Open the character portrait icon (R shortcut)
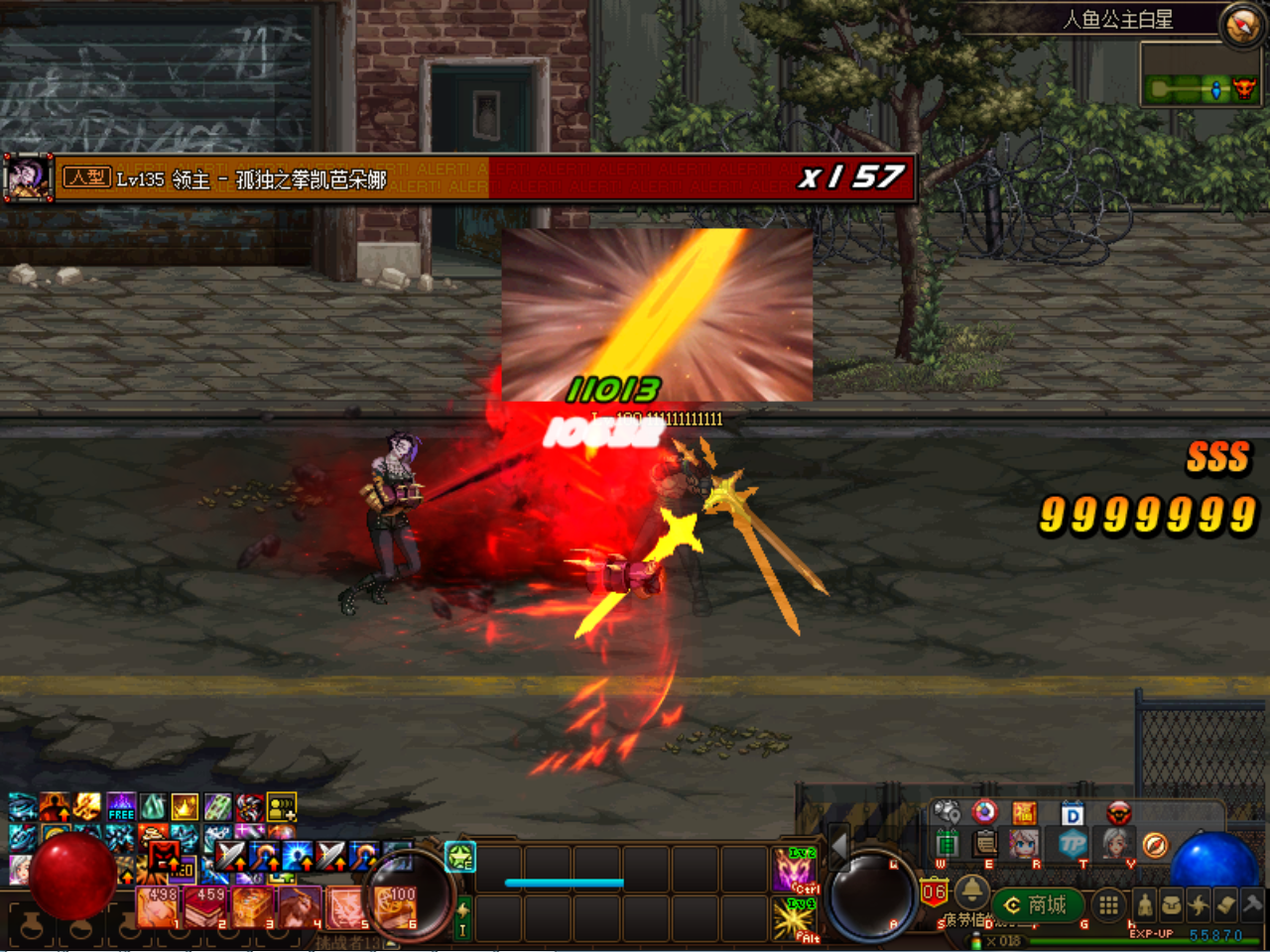 pos(1024,844)
